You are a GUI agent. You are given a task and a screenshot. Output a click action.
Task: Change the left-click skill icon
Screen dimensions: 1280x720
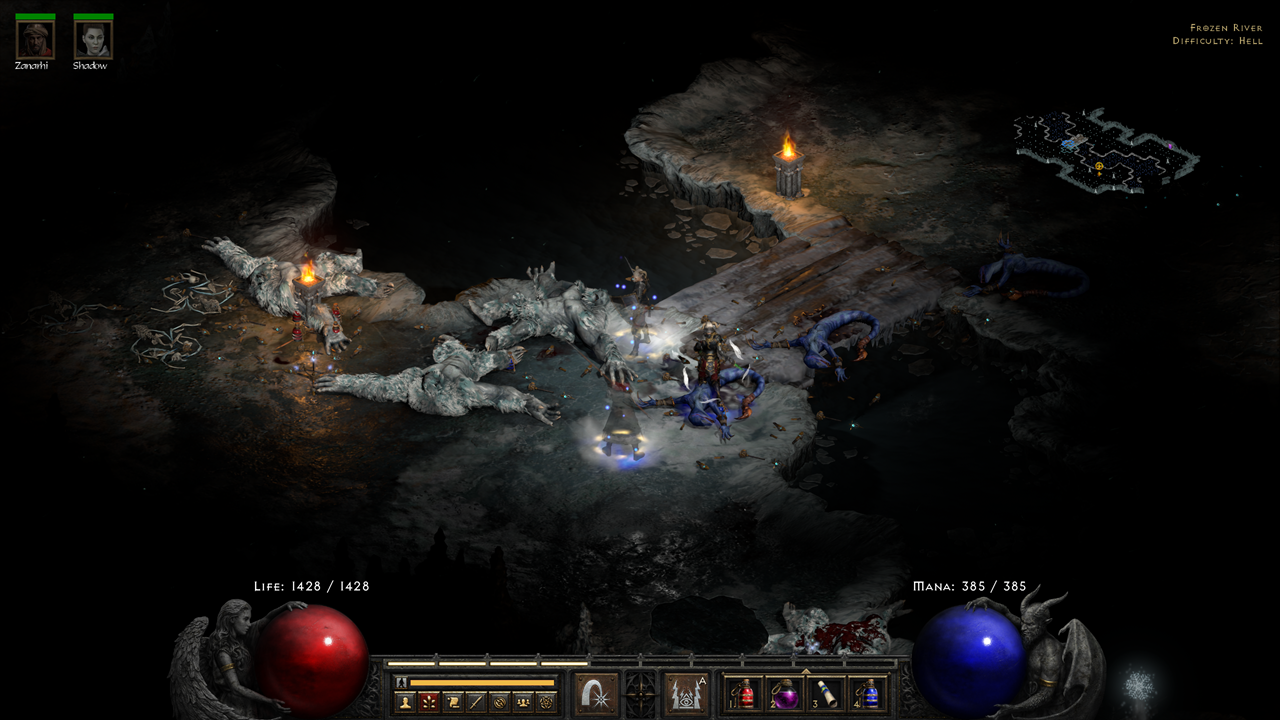[x=596, y=693]
